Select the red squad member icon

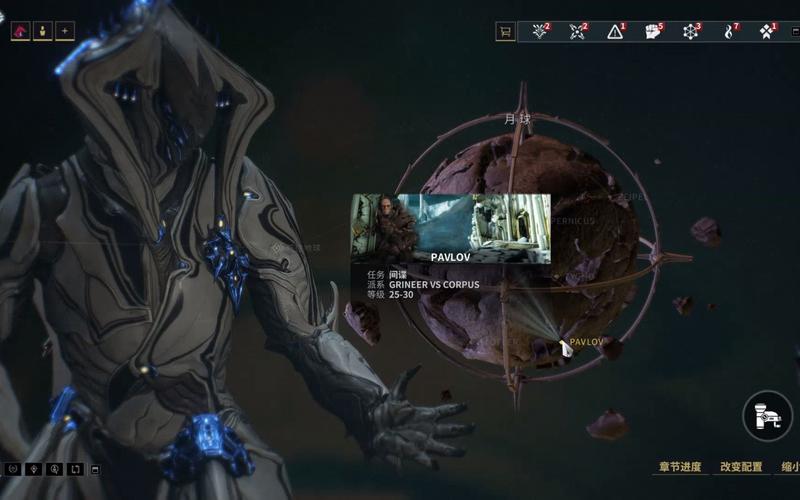coord(20,31)
